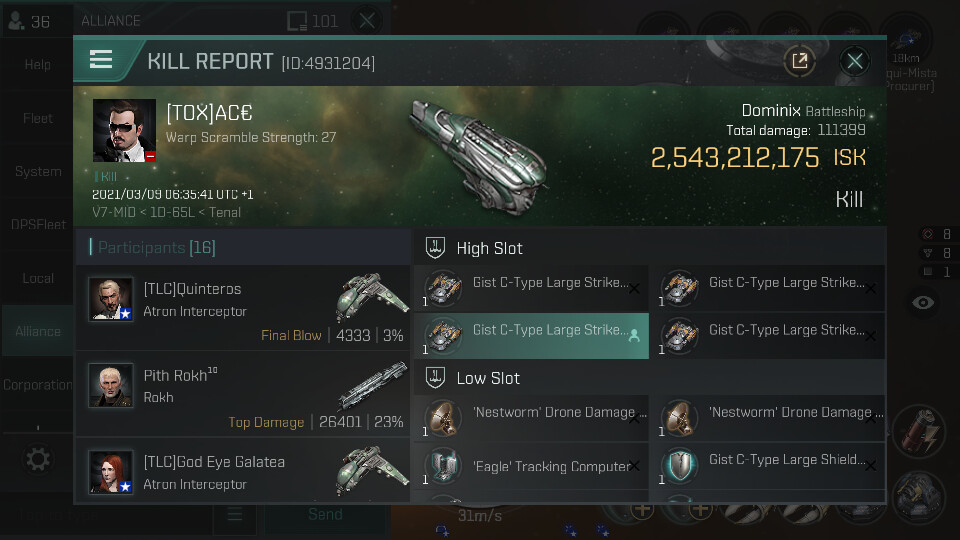960x540 pixels.
Task: Open the Kill Report hamburger menu
Action: (x=101, y=59)
